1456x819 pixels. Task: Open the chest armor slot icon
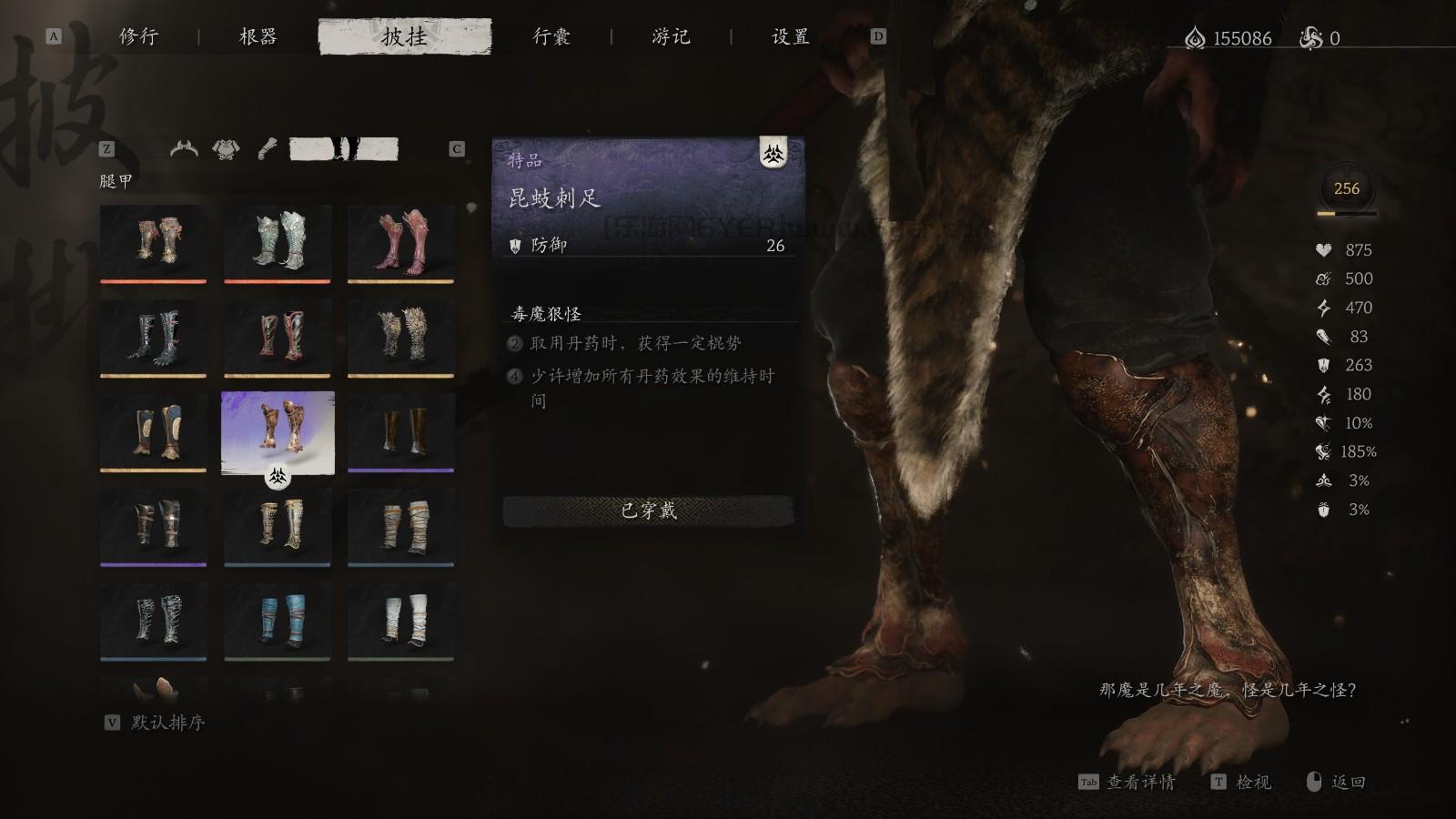tap(225, 147)
